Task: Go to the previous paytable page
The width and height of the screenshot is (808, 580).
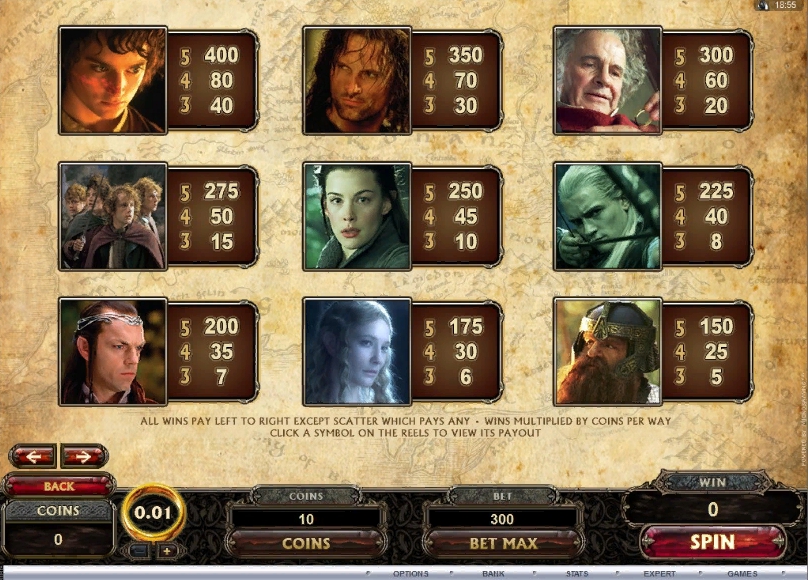Action: tap(32, 457)
